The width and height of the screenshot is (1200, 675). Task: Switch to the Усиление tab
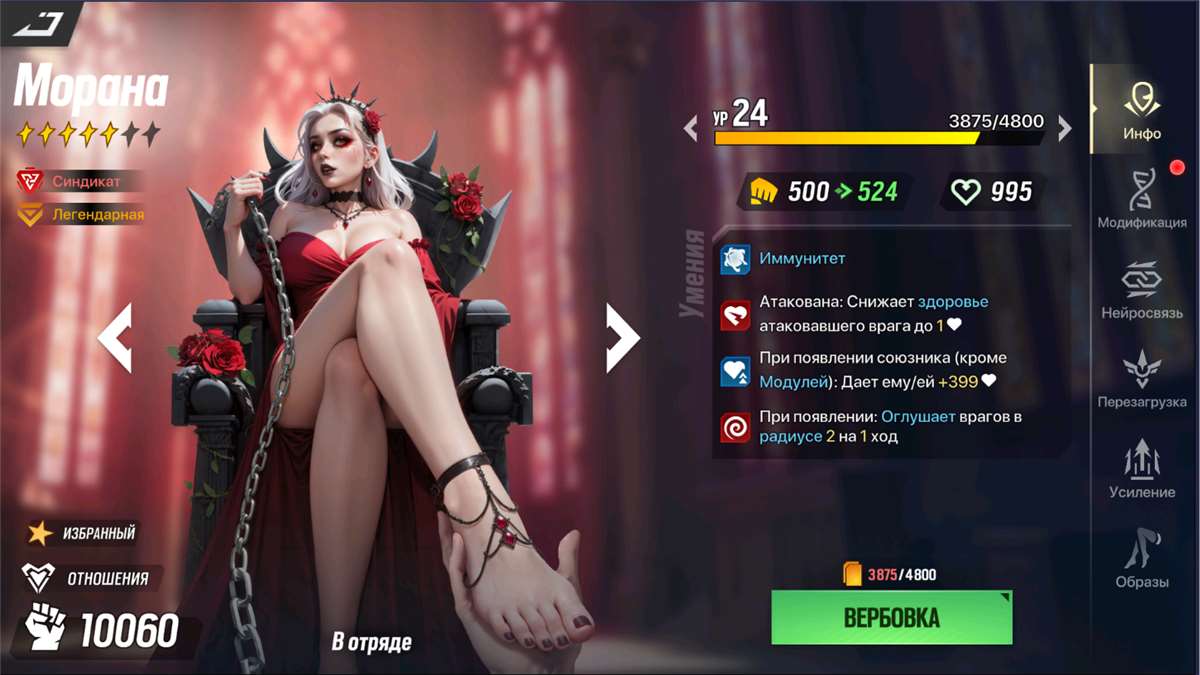coord(1141,469)
